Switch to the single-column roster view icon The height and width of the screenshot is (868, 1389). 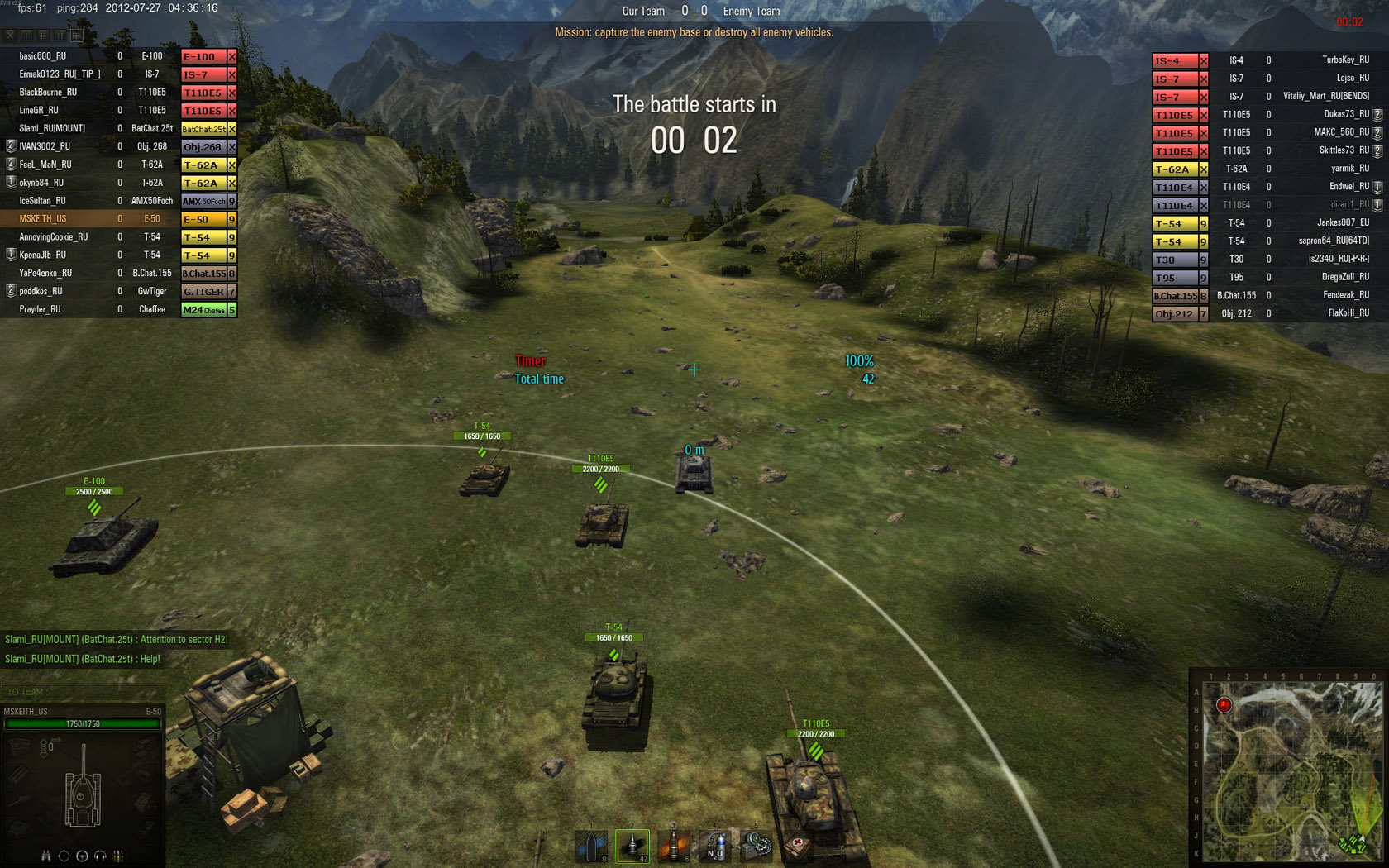tap(26, 36)
